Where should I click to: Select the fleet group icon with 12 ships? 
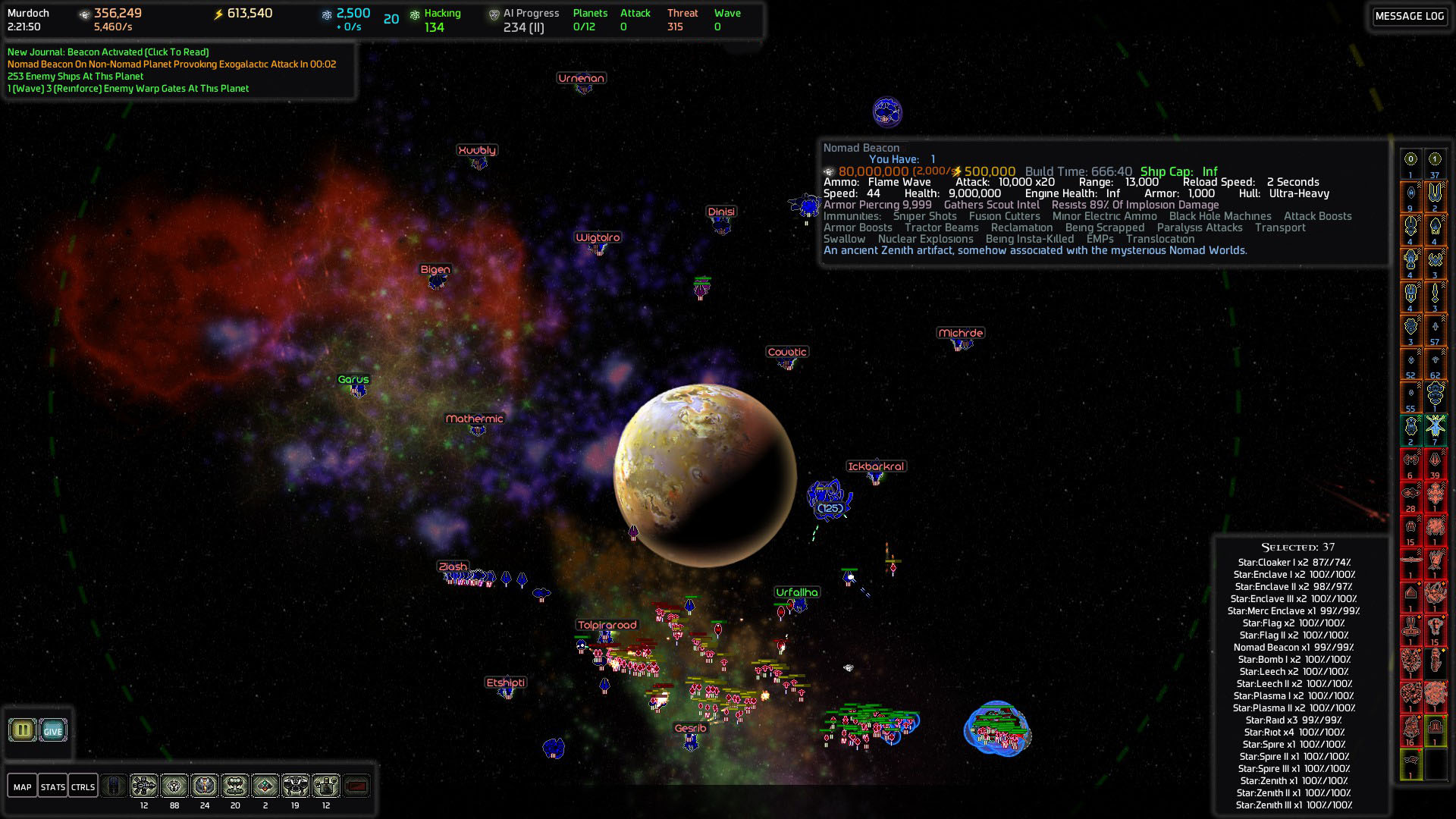click(143, 786)
